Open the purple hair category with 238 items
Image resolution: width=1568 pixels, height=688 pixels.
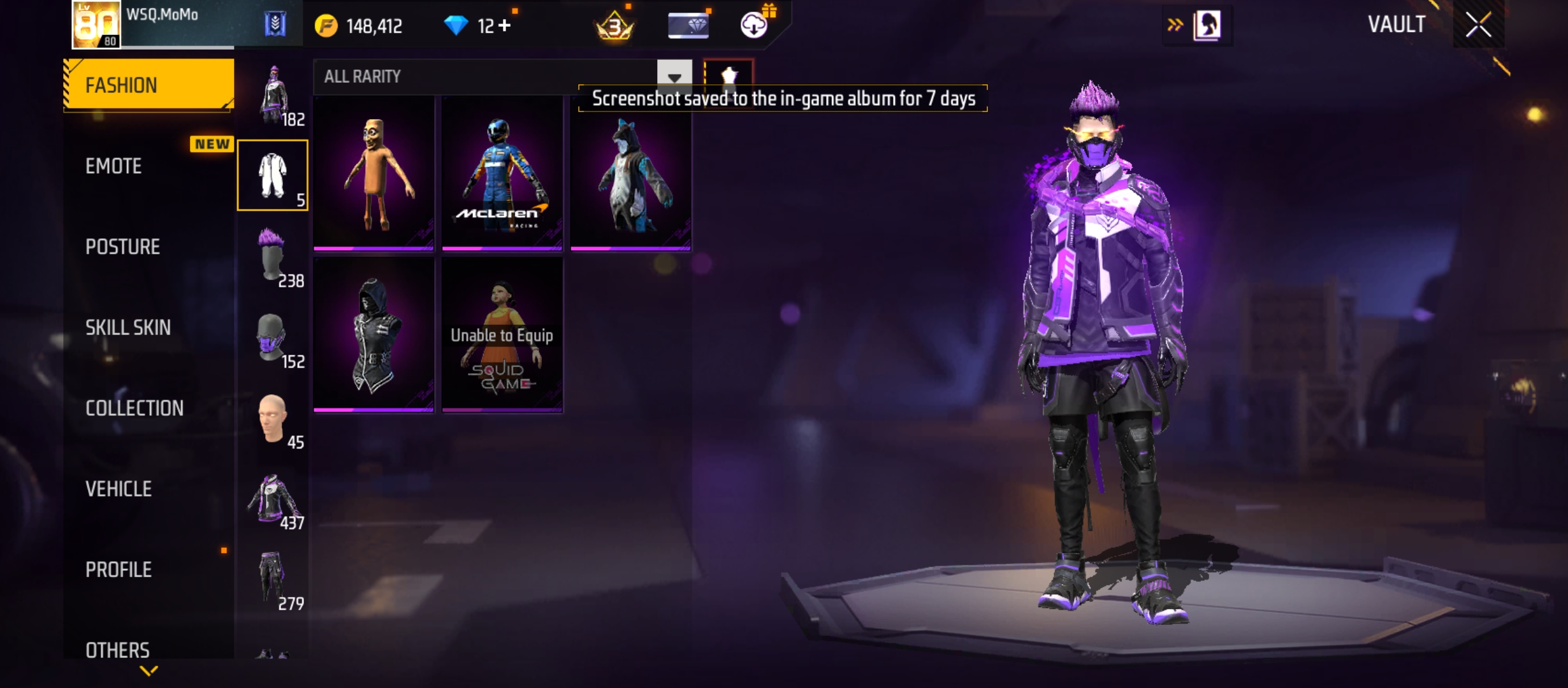click(273, 256)
